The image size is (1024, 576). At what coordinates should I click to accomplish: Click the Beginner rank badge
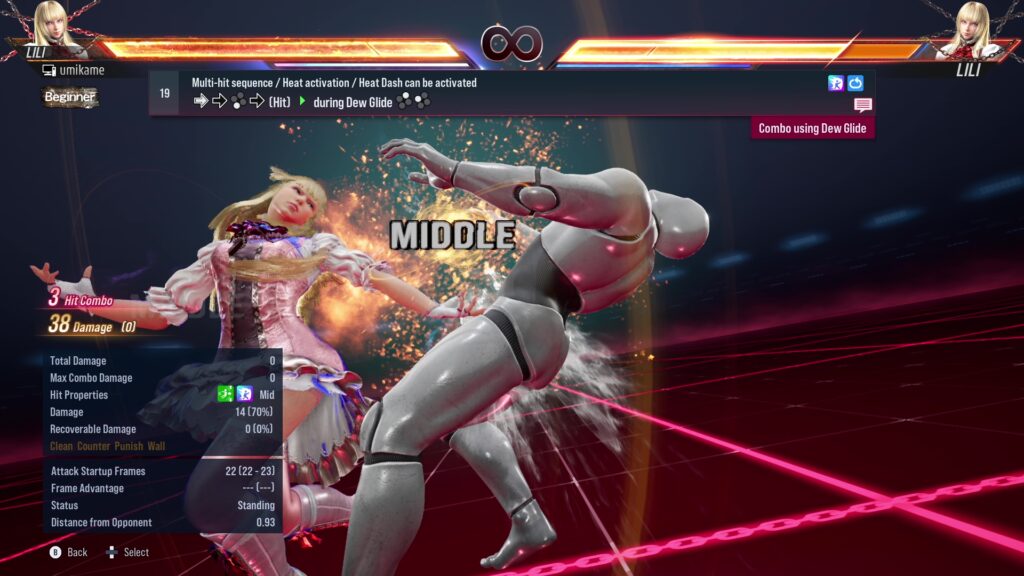70,97
